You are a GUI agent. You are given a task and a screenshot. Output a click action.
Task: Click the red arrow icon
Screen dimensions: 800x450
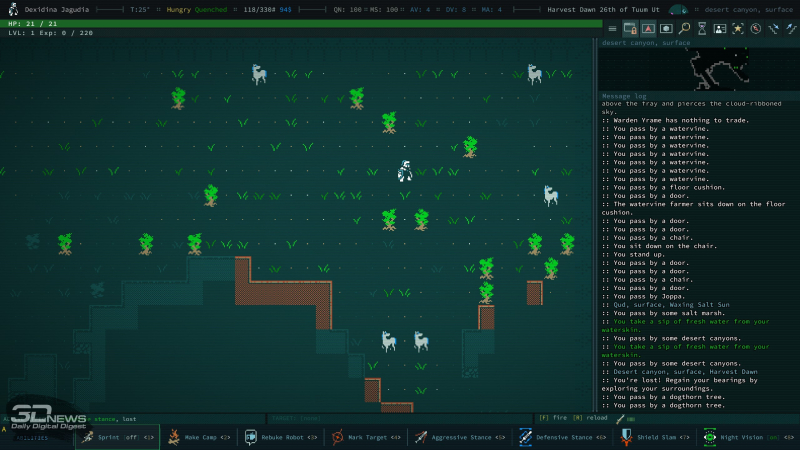648,28
